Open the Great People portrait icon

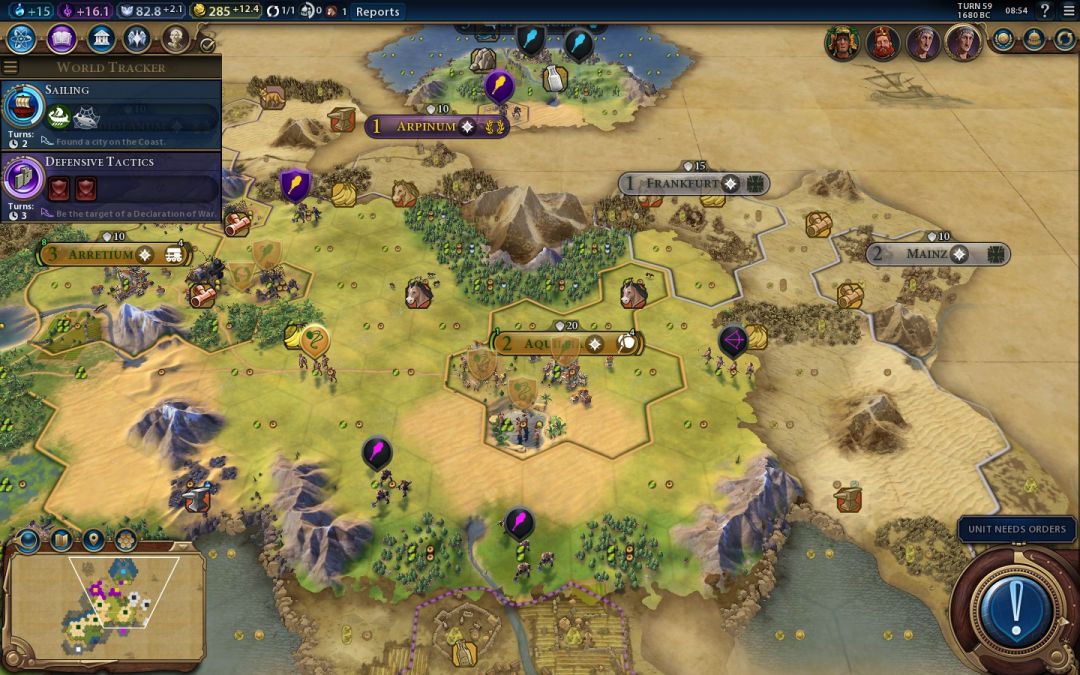pos(176,39)
